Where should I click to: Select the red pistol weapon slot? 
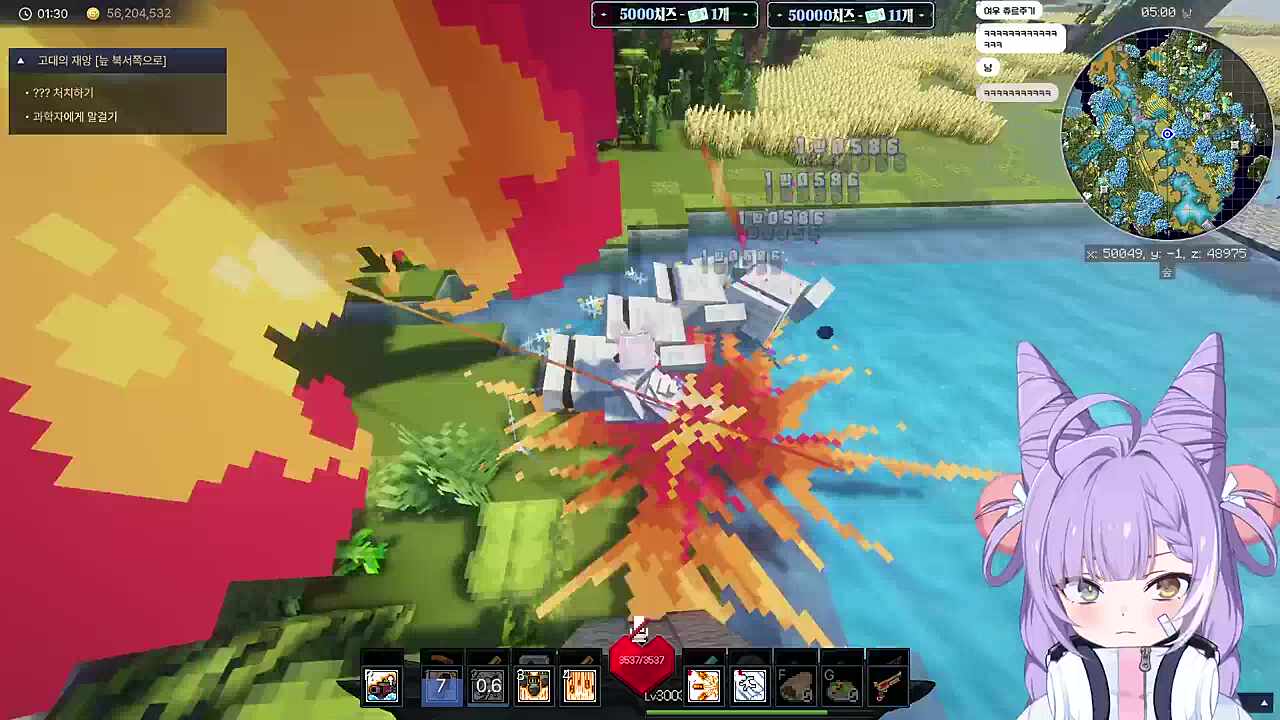(x=888, y=685)
